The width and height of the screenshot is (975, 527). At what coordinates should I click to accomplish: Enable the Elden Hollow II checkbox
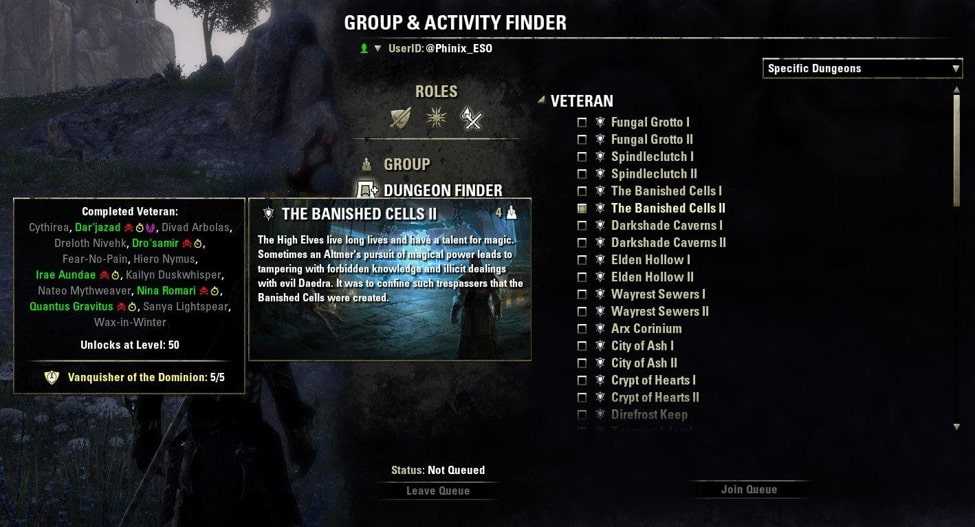pos(582,277)
